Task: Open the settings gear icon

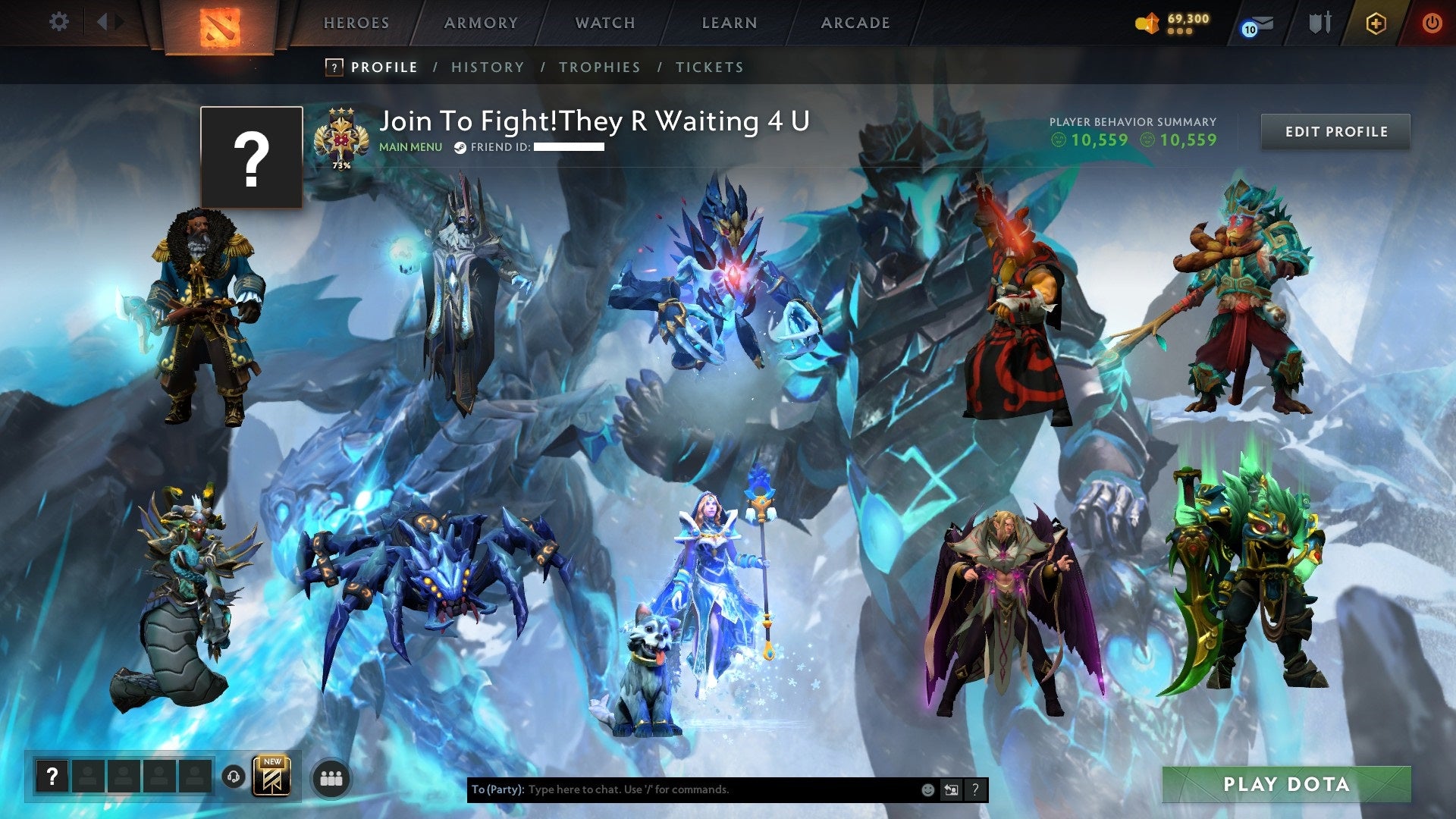Action: point(59,22)
